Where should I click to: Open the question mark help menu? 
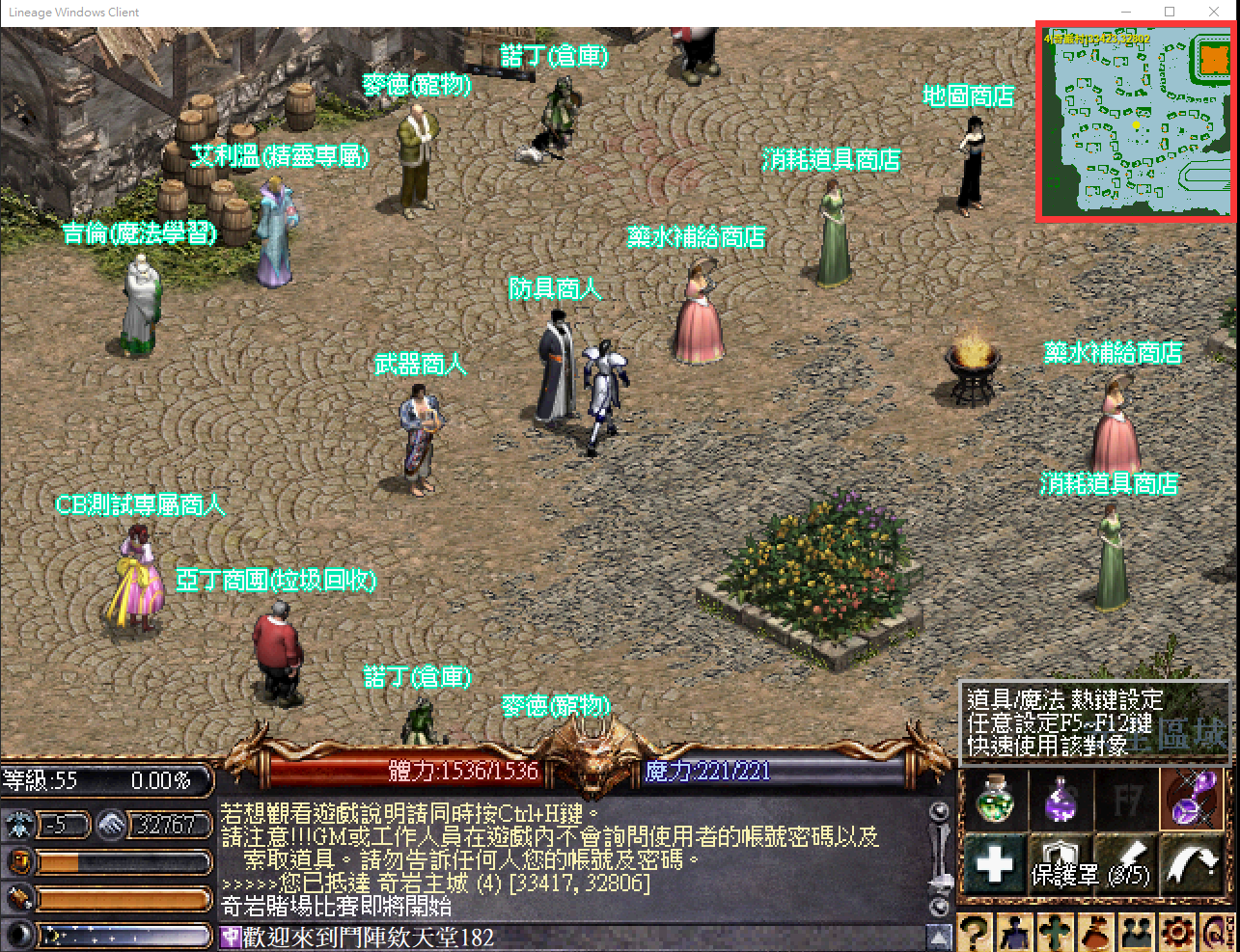(975, 933)
